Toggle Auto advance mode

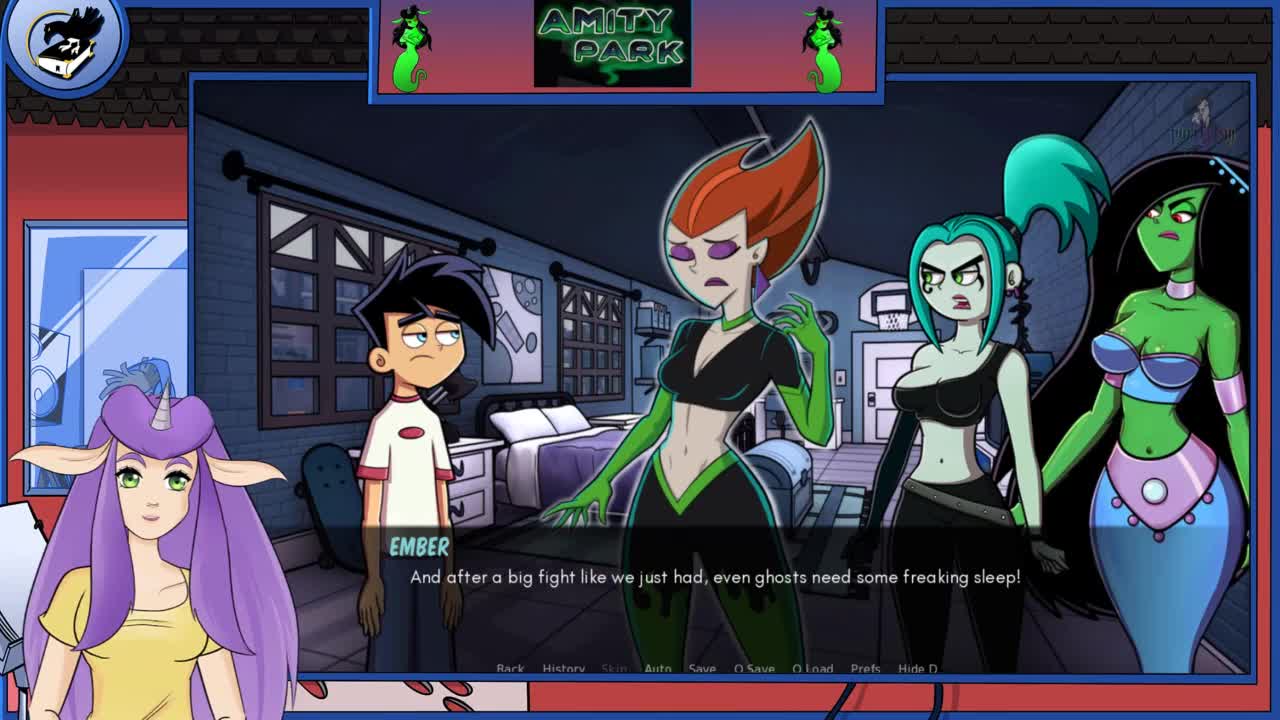tap(658, 668)
